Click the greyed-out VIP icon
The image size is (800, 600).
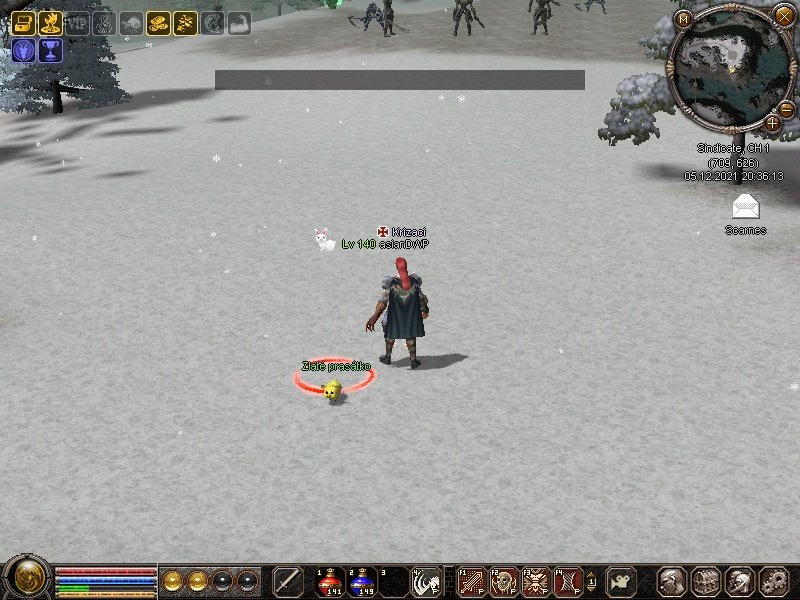click(x=77, y=23)
